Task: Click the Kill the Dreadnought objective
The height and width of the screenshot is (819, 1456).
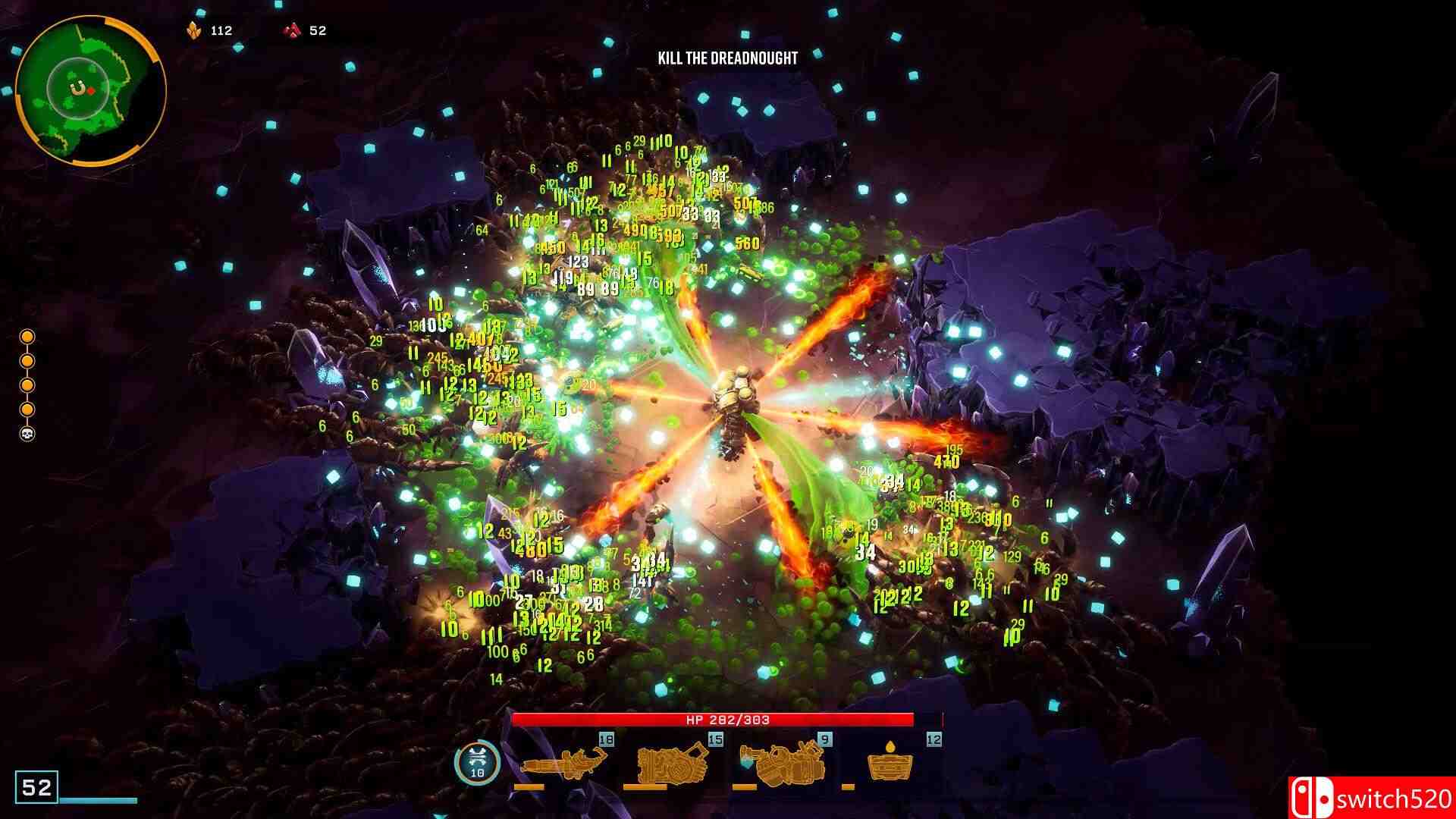Action: [x=727, y=58]
